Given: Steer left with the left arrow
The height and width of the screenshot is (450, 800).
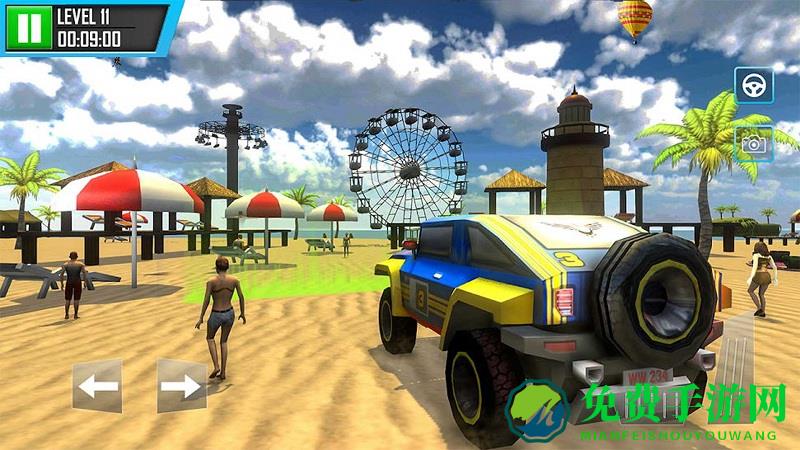Looking at the screenshot, I should (97, 386).
